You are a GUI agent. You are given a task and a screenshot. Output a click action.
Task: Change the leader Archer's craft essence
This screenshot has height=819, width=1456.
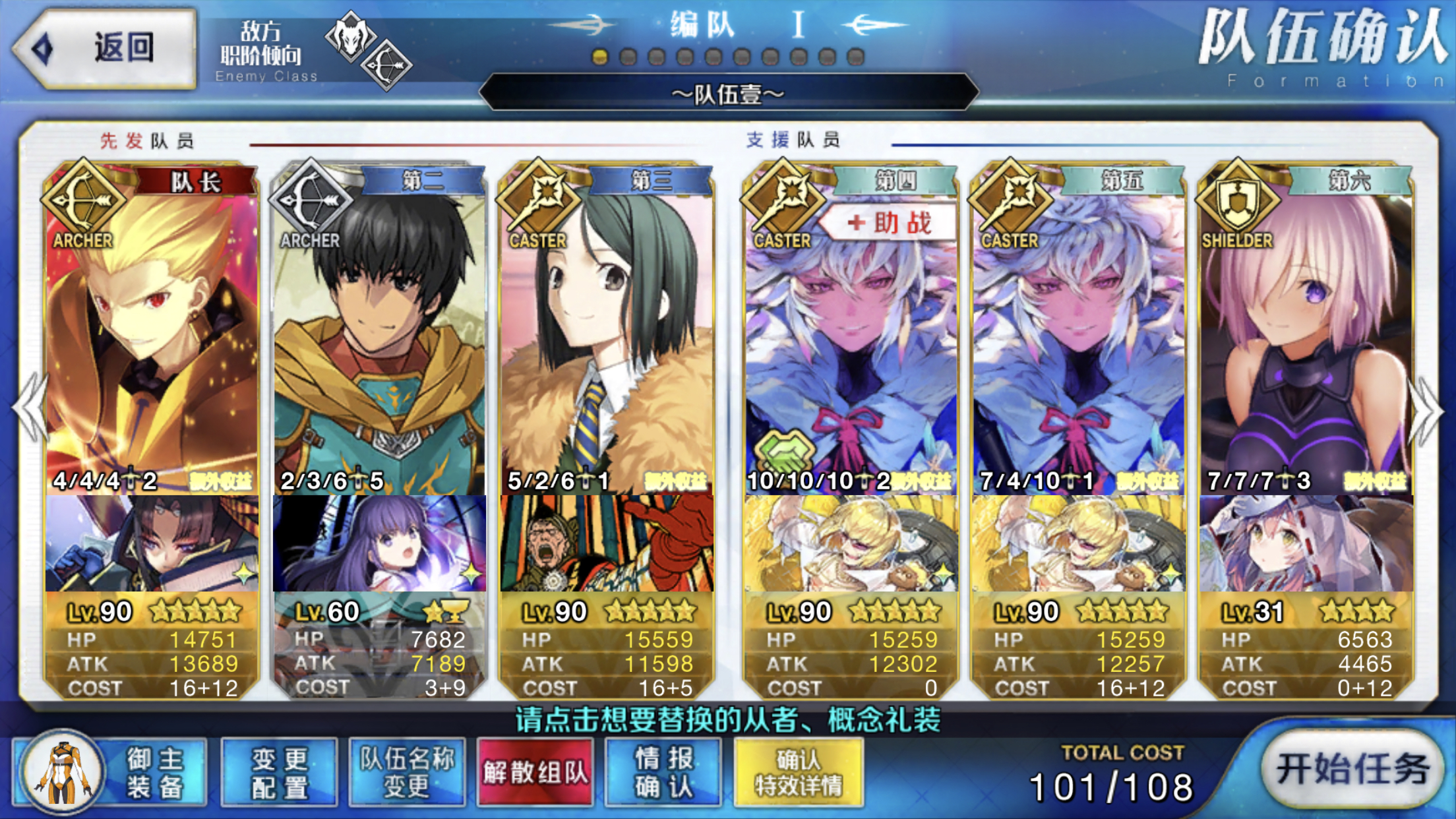coord(152,543)
